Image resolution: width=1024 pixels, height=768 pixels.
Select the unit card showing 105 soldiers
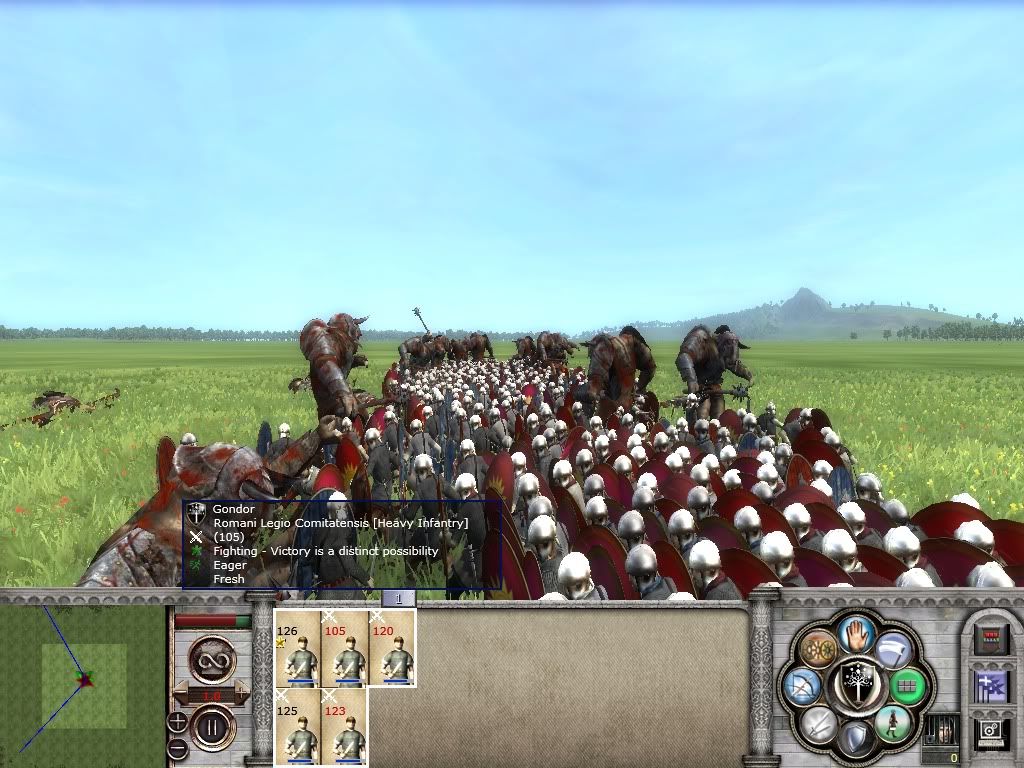point(345,648)
